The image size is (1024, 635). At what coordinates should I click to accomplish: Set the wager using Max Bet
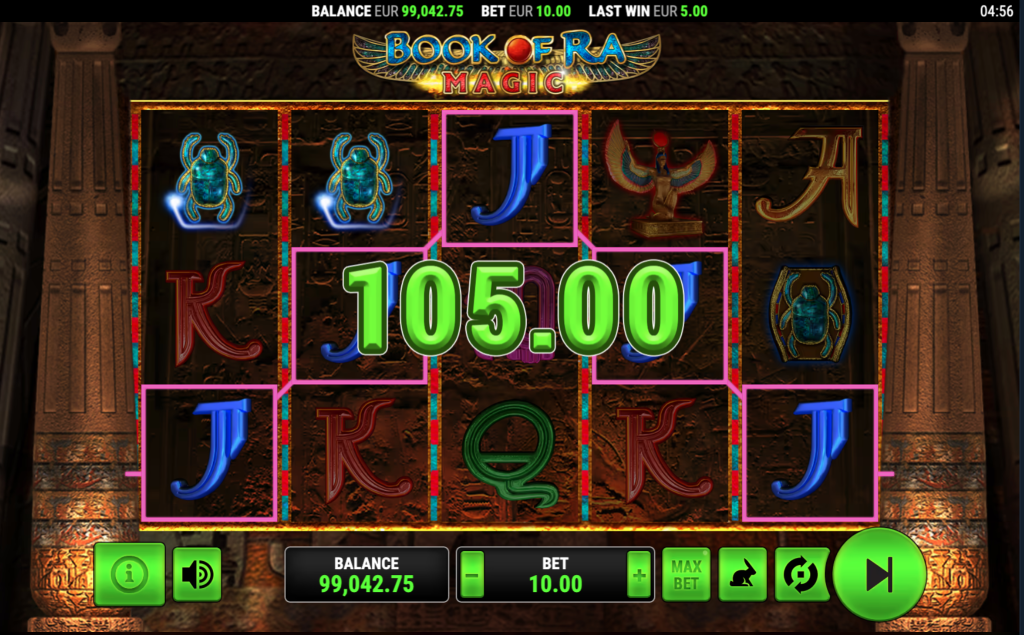click(686, 574)
